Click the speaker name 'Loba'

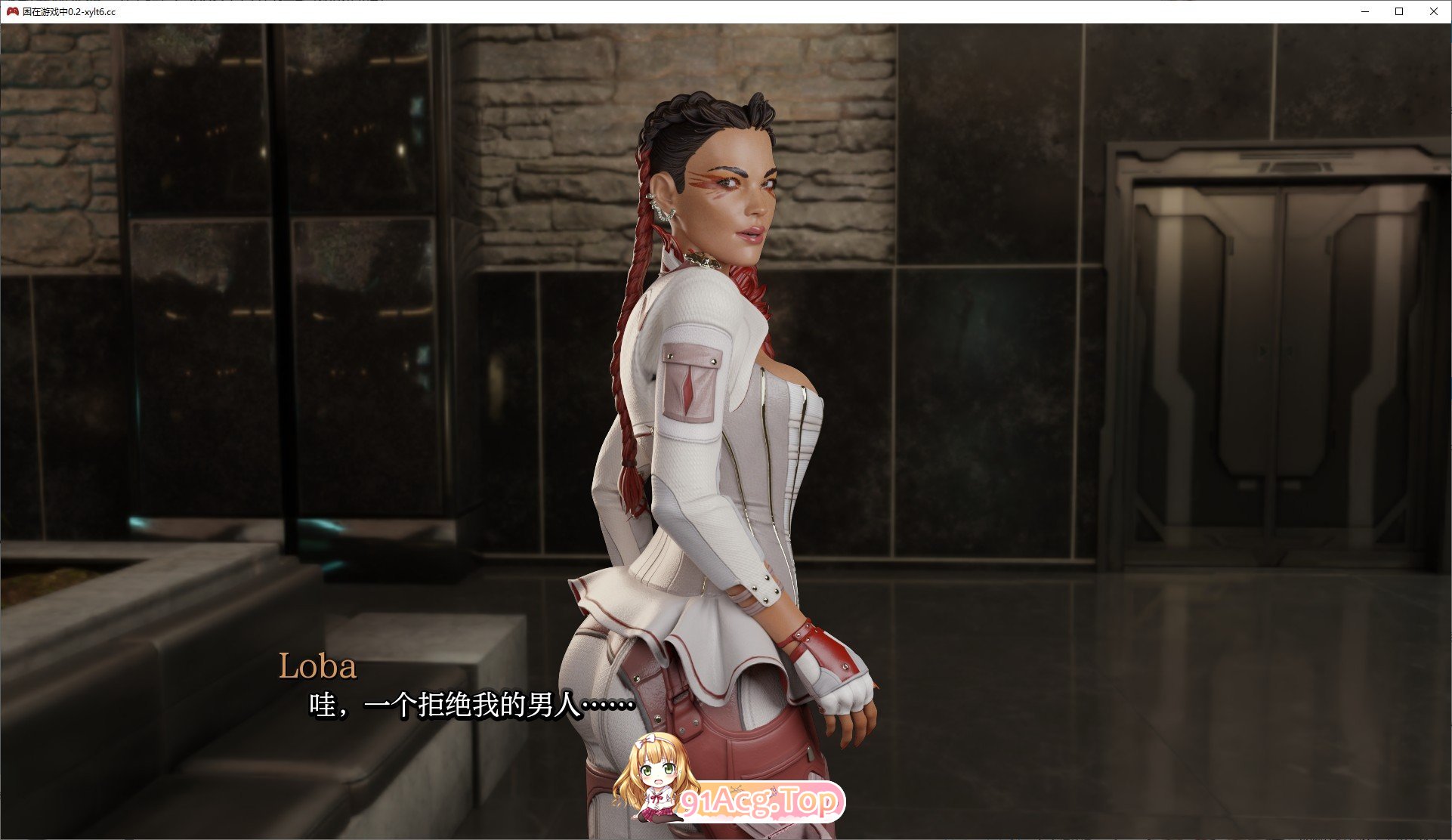(x=318, y=666)
